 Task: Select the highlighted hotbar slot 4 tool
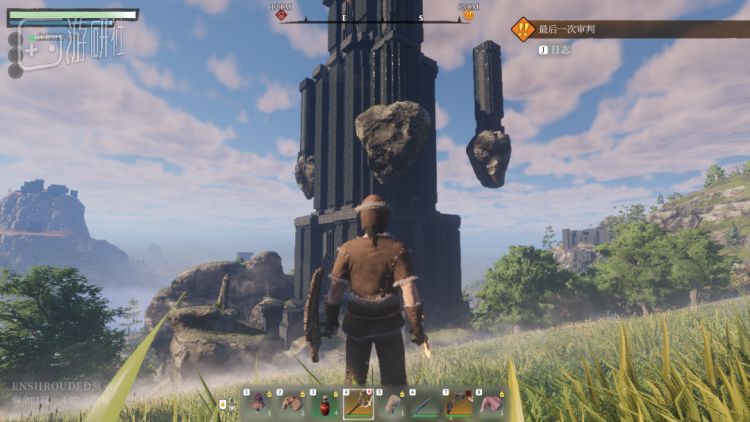coord(358,404)
